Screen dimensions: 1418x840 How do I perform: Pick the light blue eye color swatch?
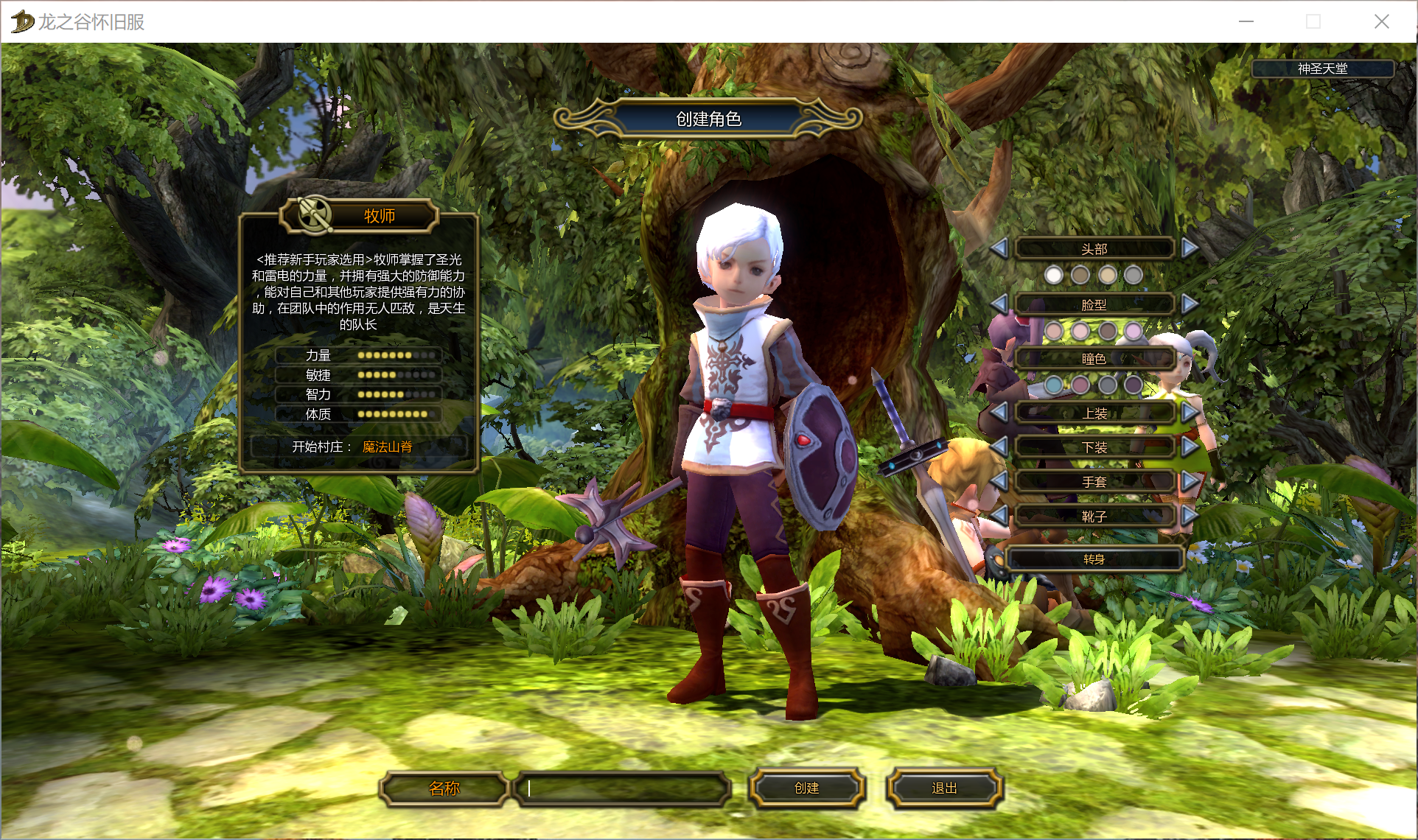(x=1054, y=385)
